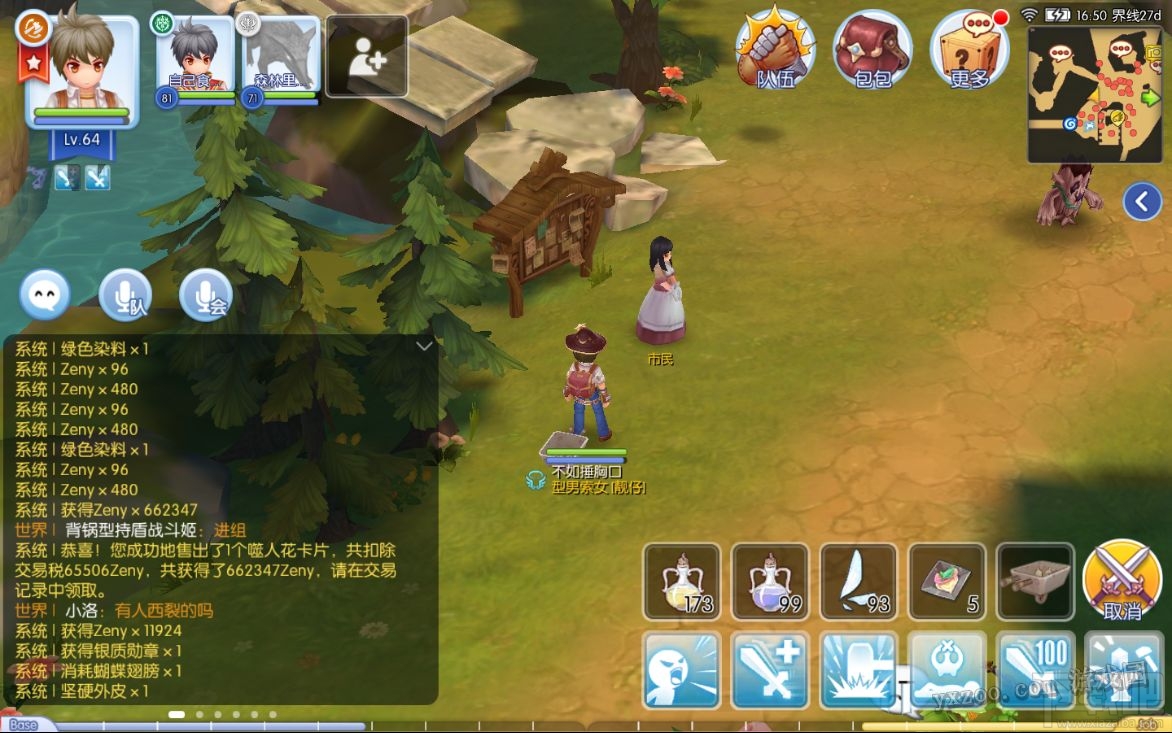This screenshot has width=1172, height=733.
Task: Open the 队伍 (team) menu
Action: point(775,50)
